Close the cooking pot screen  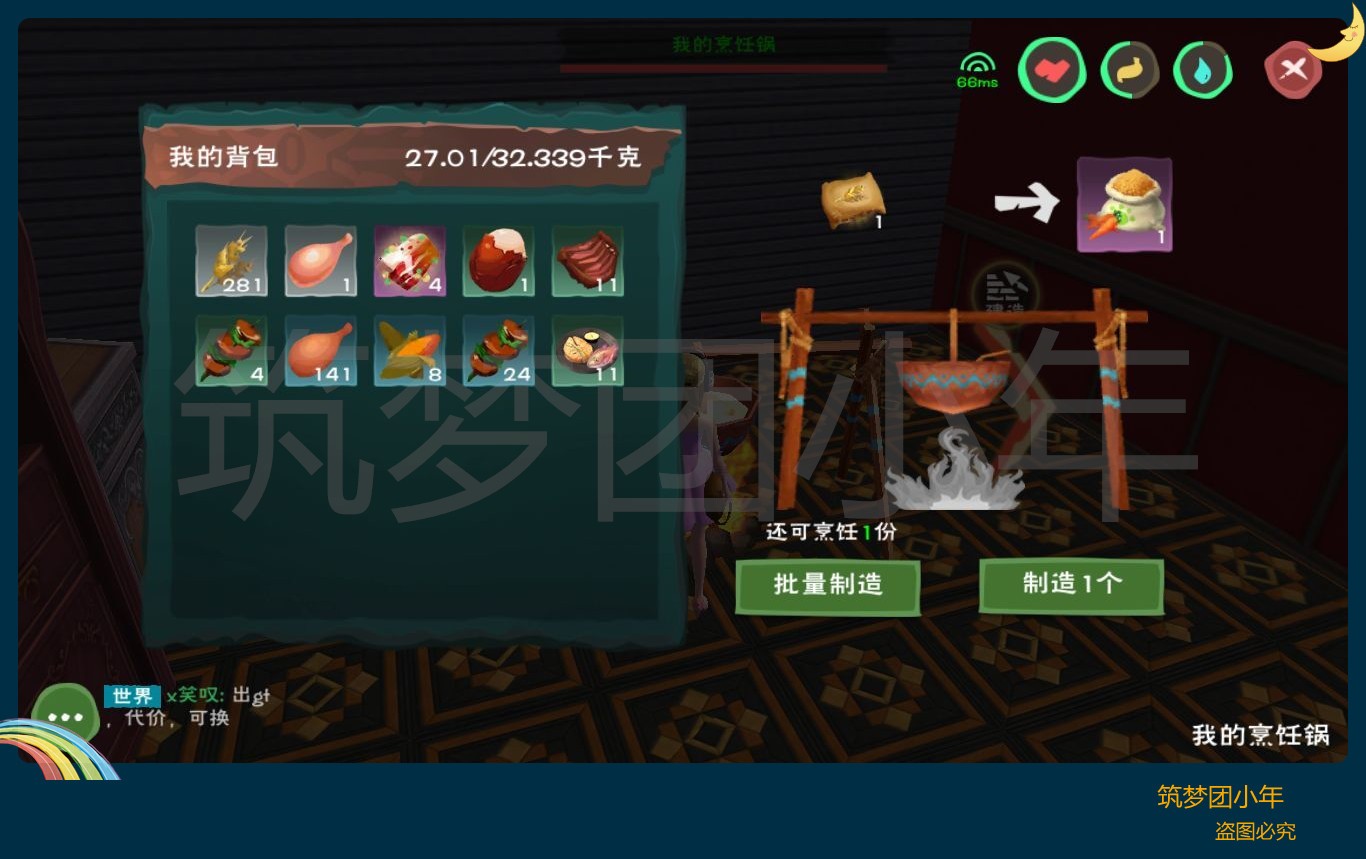[1293, 70]
